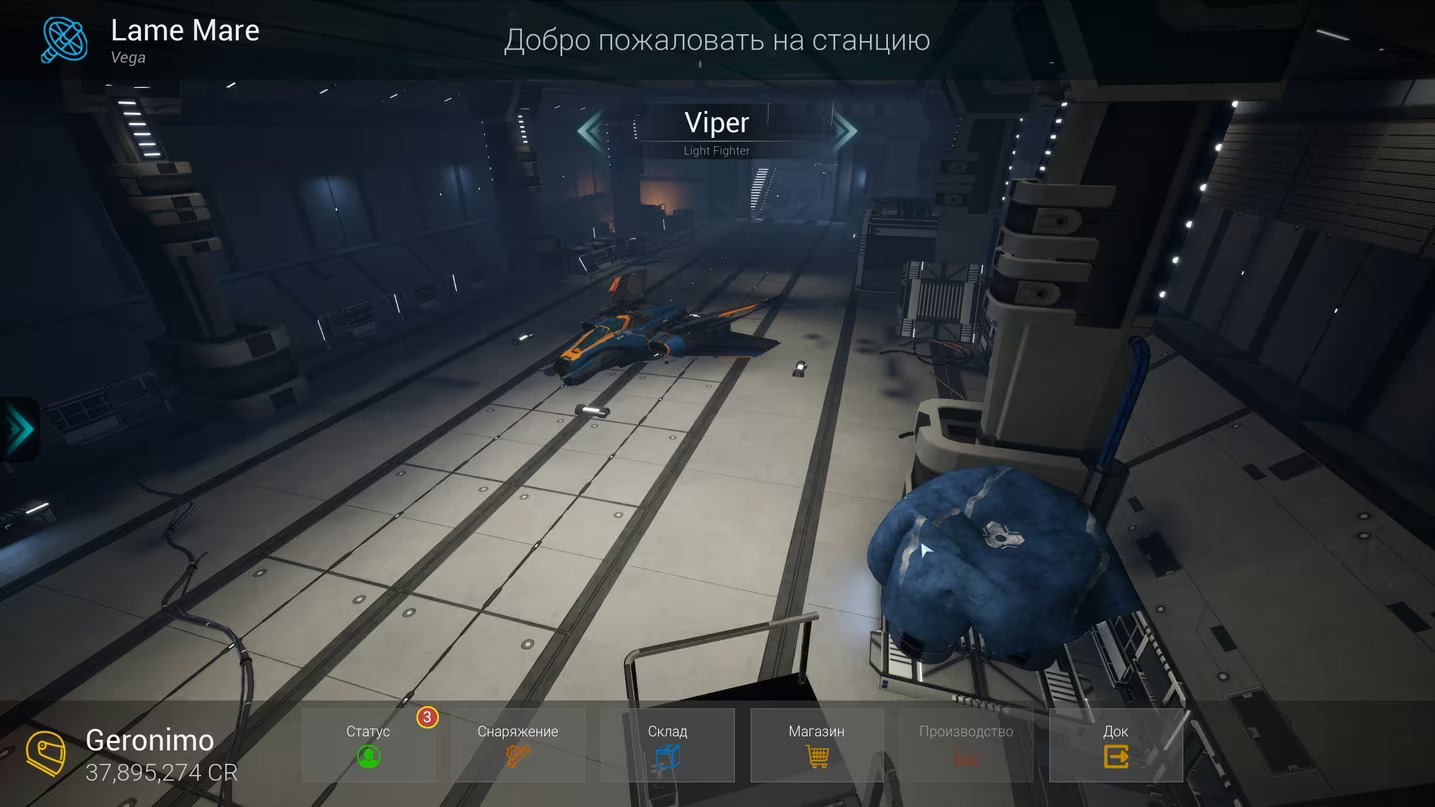
Task: Expand the left side panel with the teal chevron
Action: (20, 429)
